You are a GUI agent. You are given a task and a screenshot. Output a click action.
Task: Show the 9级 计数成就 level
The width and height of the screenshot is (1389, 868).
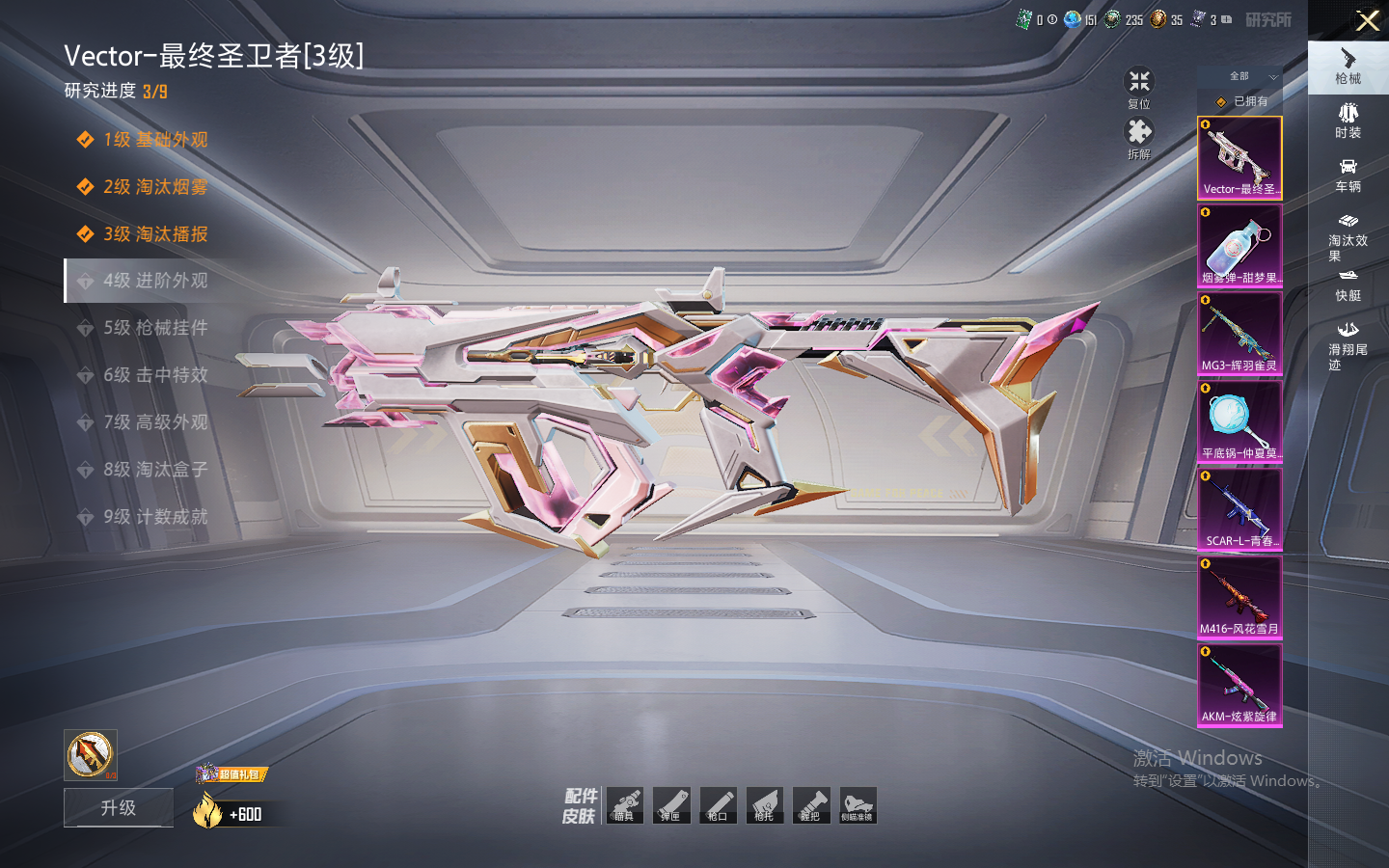(x=155, y=517)
